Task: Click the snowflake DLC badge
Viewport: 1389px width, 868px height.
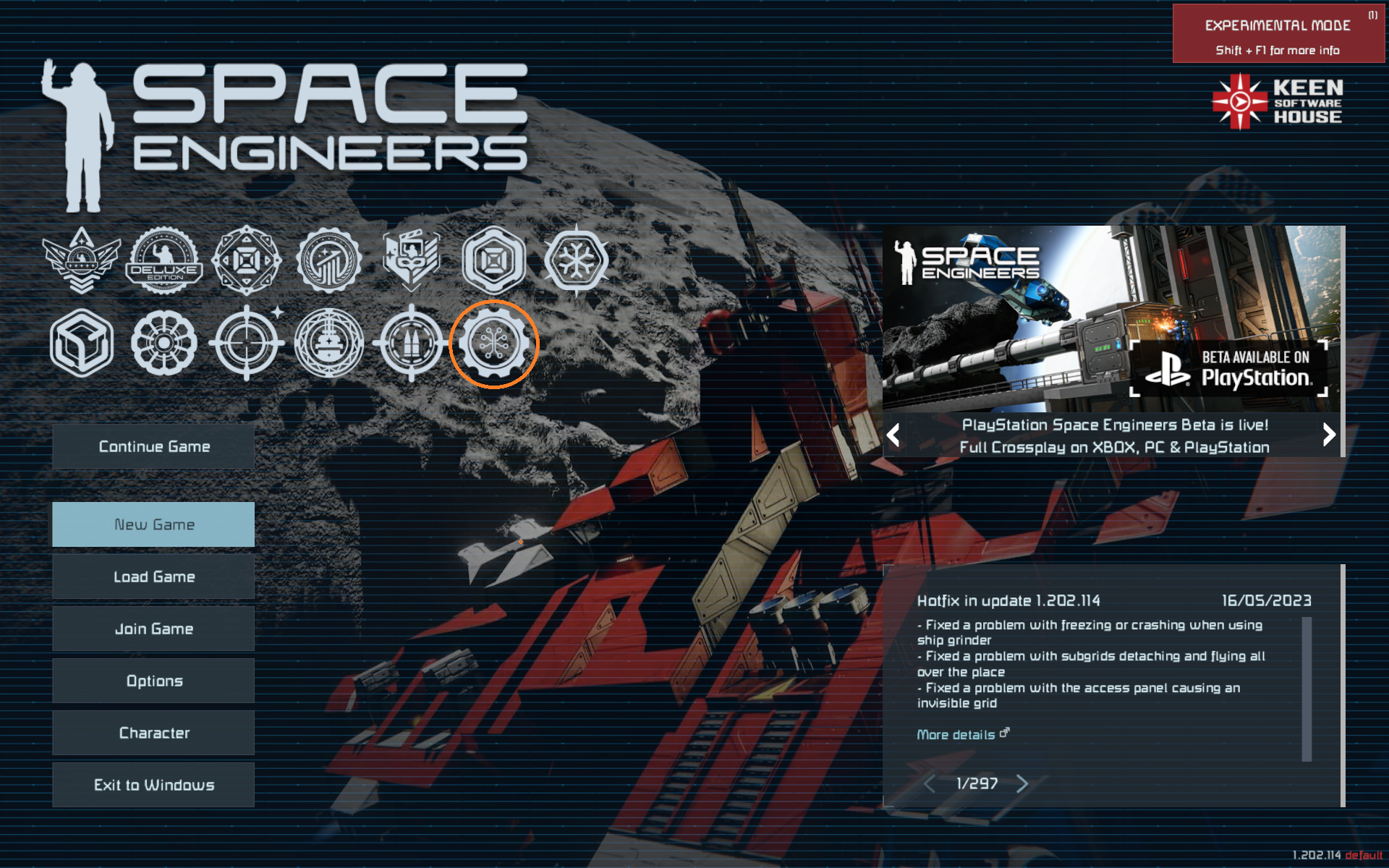Action: tap(577, 260)
